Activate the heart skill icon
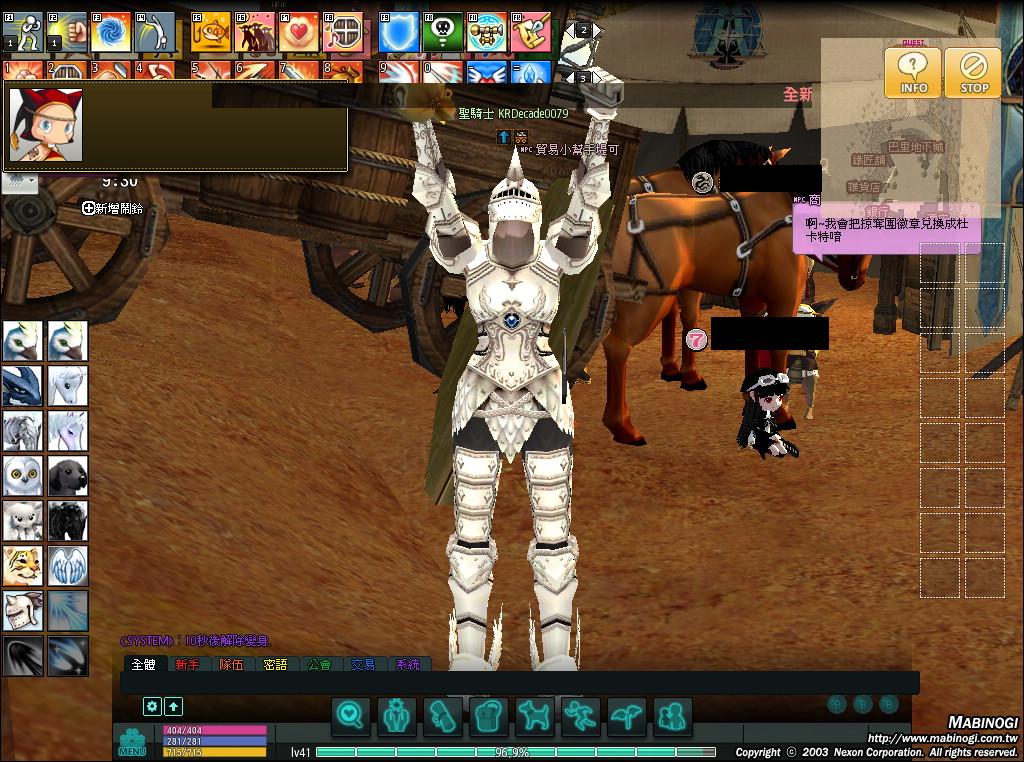1024x762 pixels. tap(298, 32)
